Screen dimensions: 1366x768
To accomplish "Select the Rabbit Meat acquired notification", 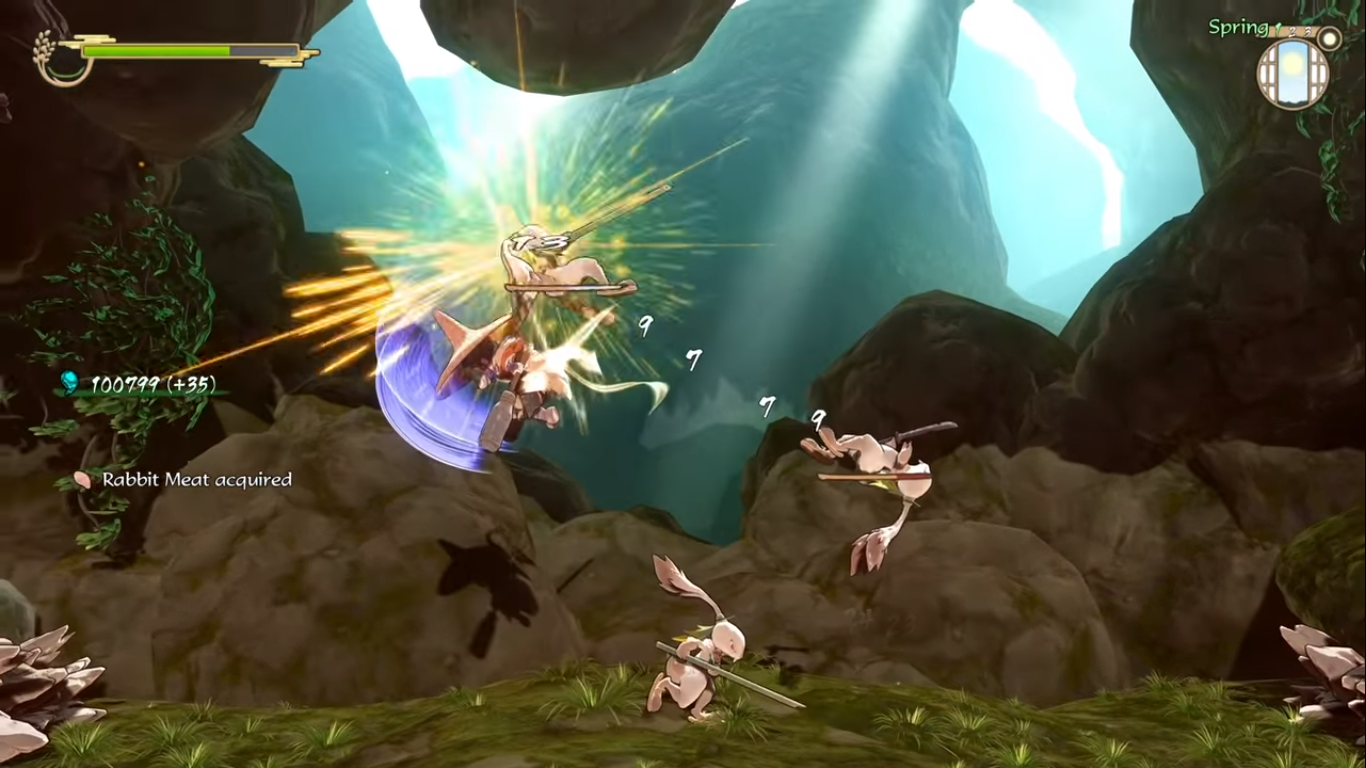I will [185, 480].
